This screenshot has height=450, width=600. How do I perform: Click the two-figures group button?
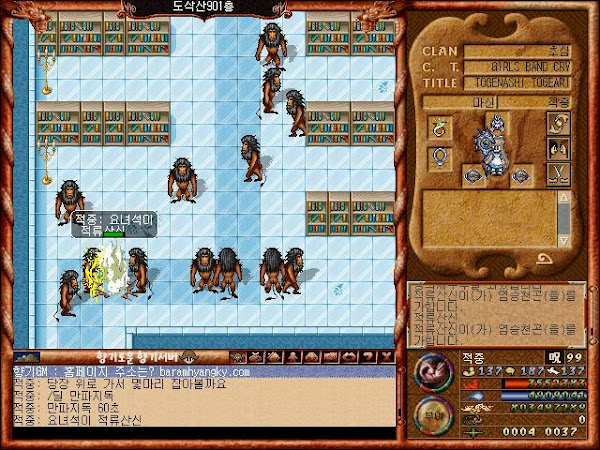[x=558, y=151]
